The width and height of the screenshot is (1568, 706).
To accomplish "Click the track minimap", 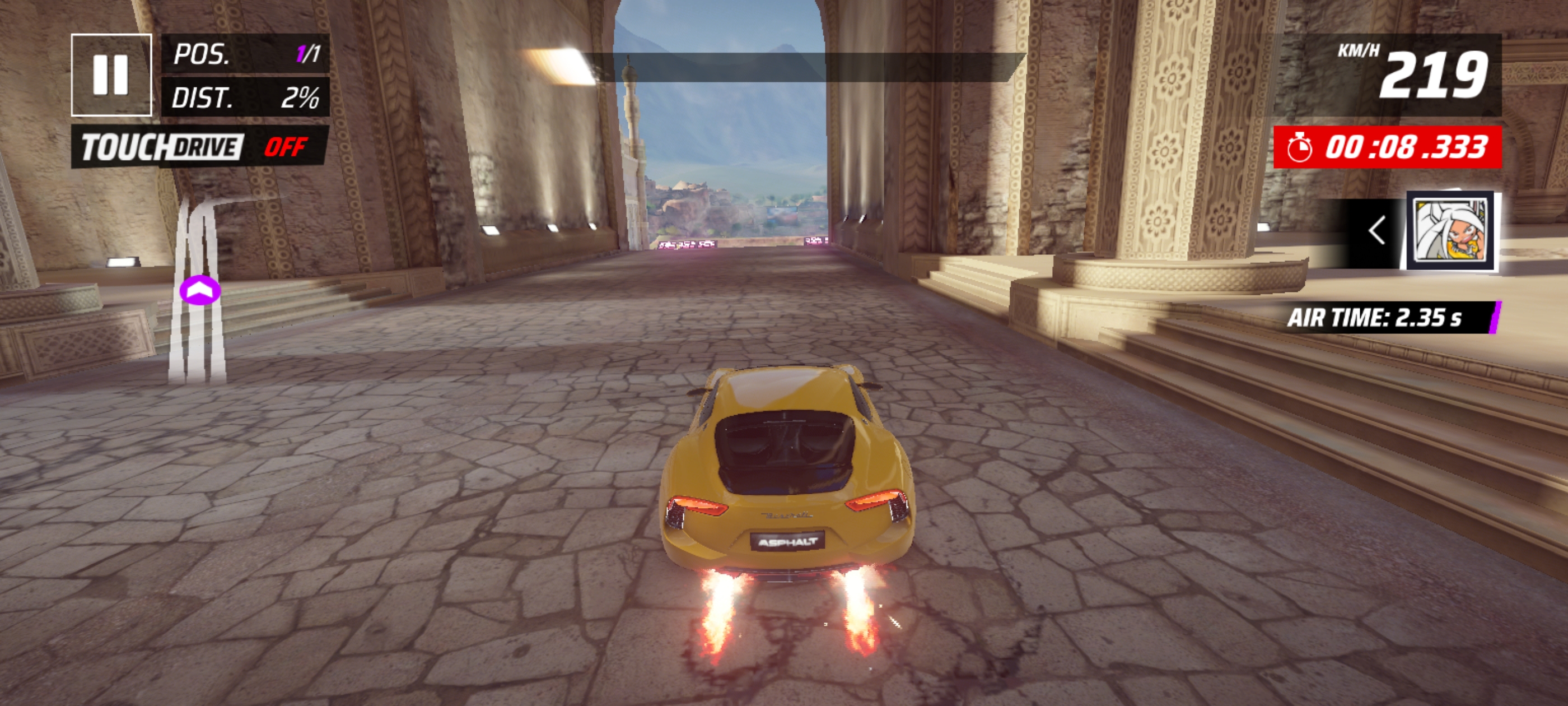I will [x=198, y=291].
